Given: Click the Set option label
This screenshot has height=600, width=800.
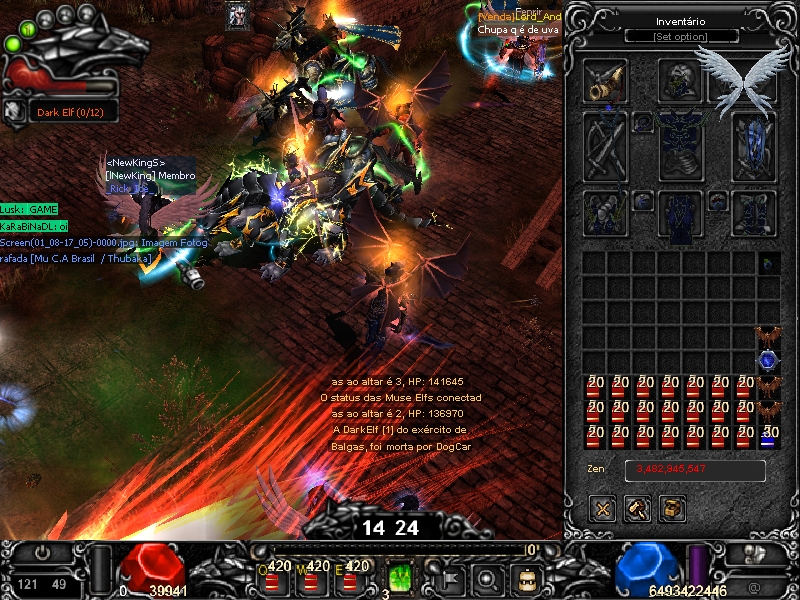Looking at the screenshot, I should (681, 37).
